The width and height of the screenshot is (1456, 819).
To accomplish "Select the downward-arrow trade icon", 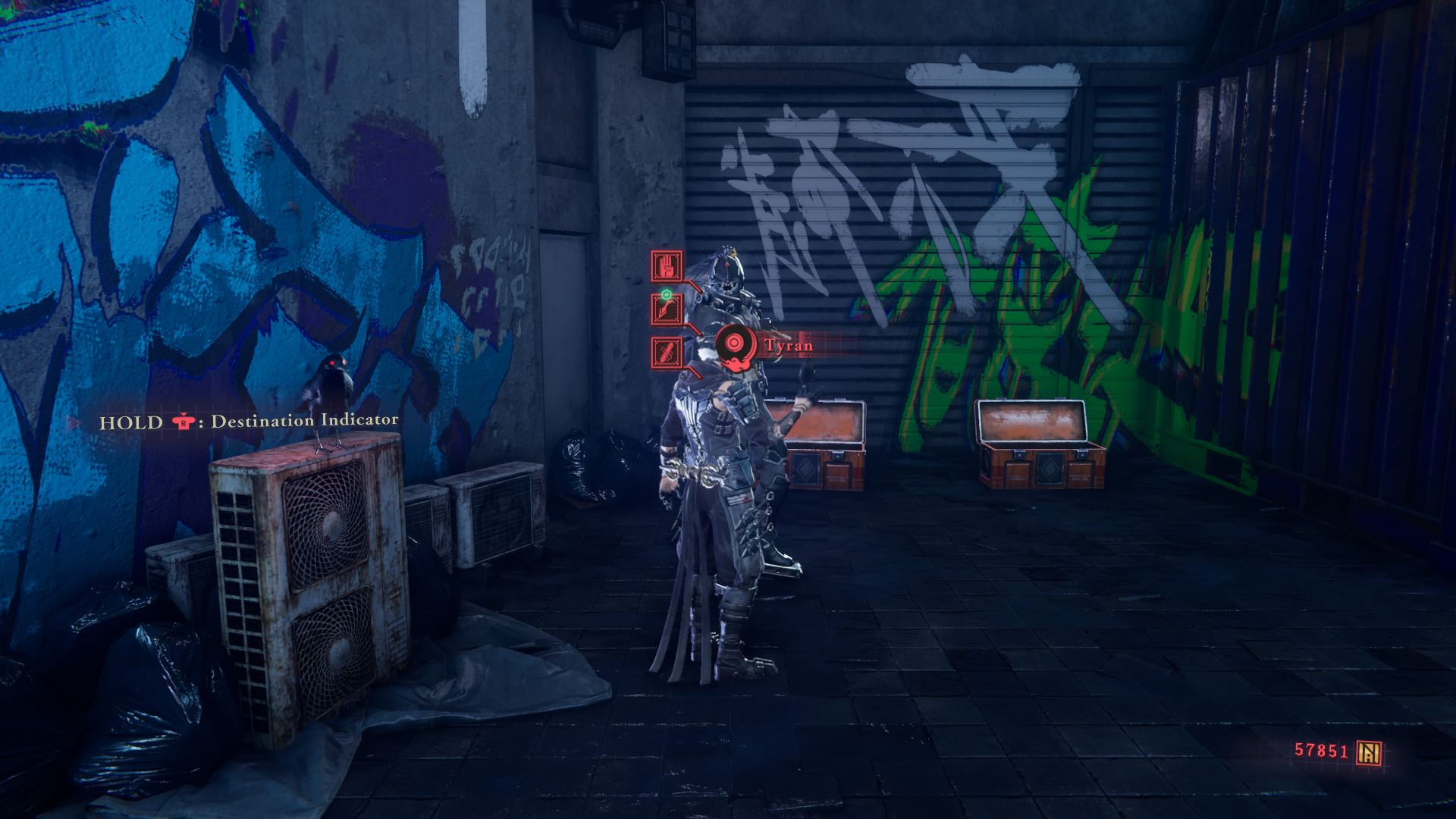I will 665,308.
